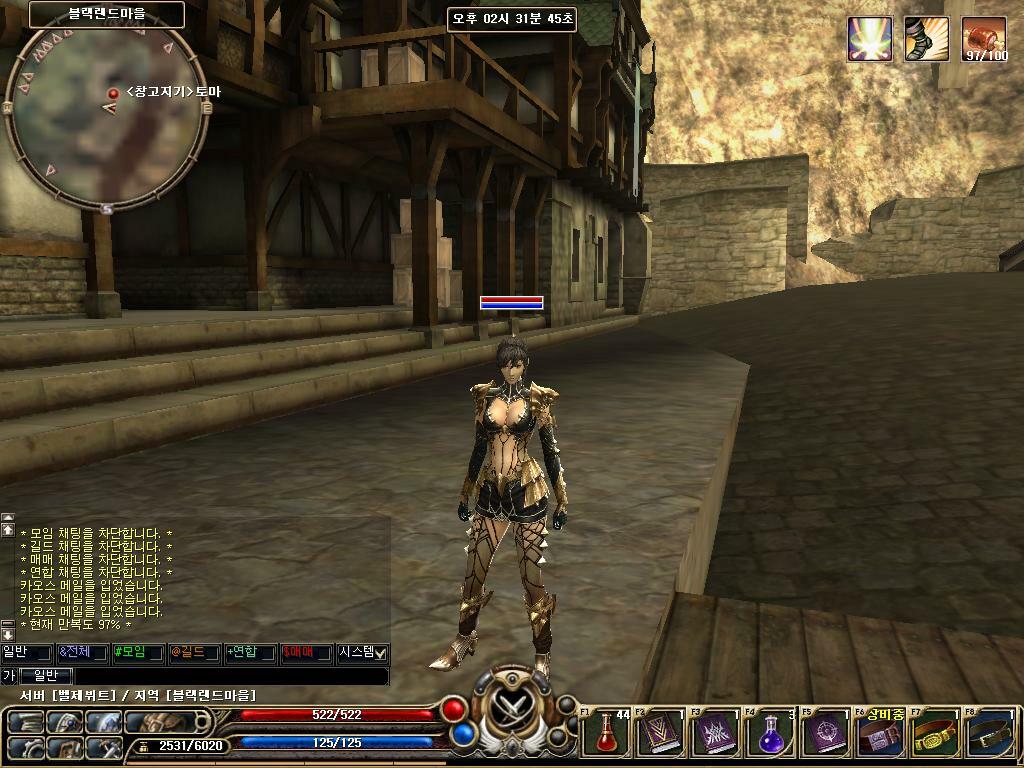
Task: Click the circular minimap
Action: click(x=107, y=117)
